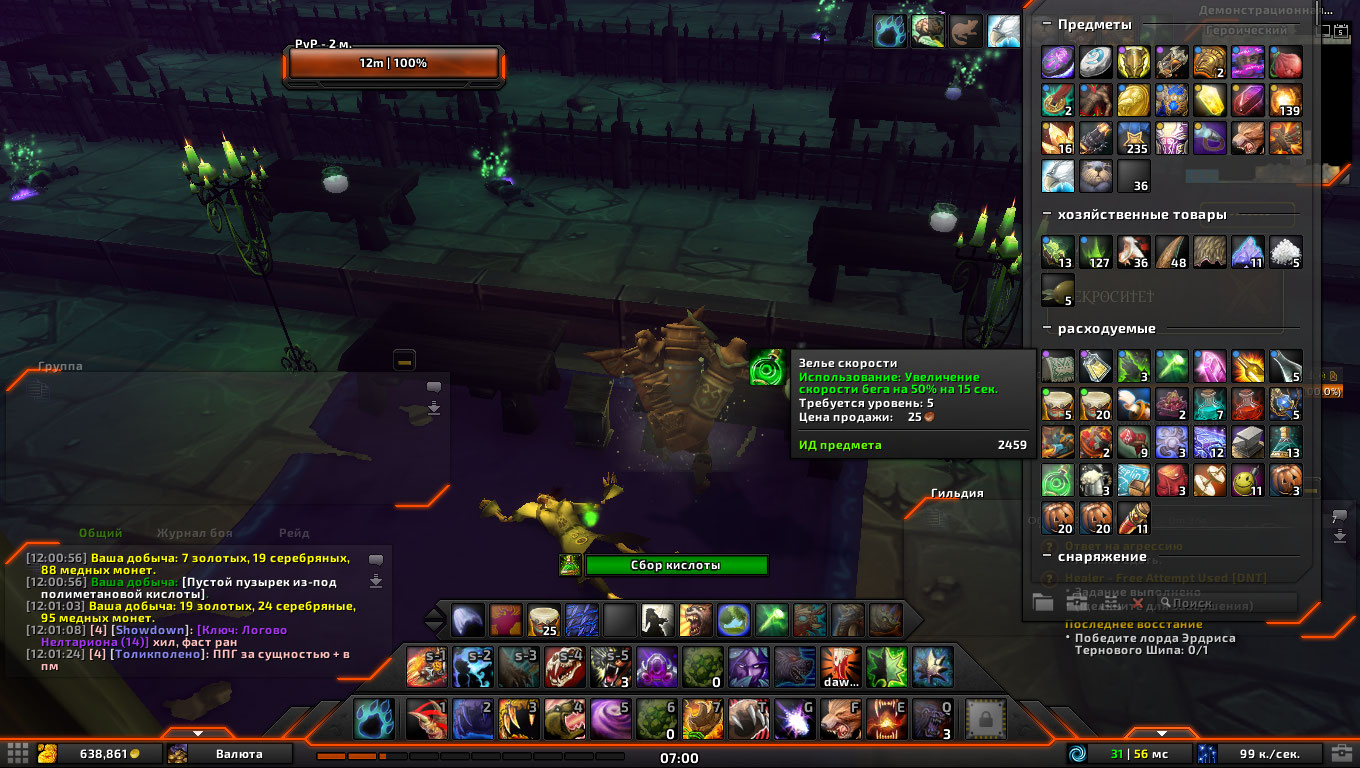
Task: Open the "Рейд" chat tab
Action: [x=293, y=534]
